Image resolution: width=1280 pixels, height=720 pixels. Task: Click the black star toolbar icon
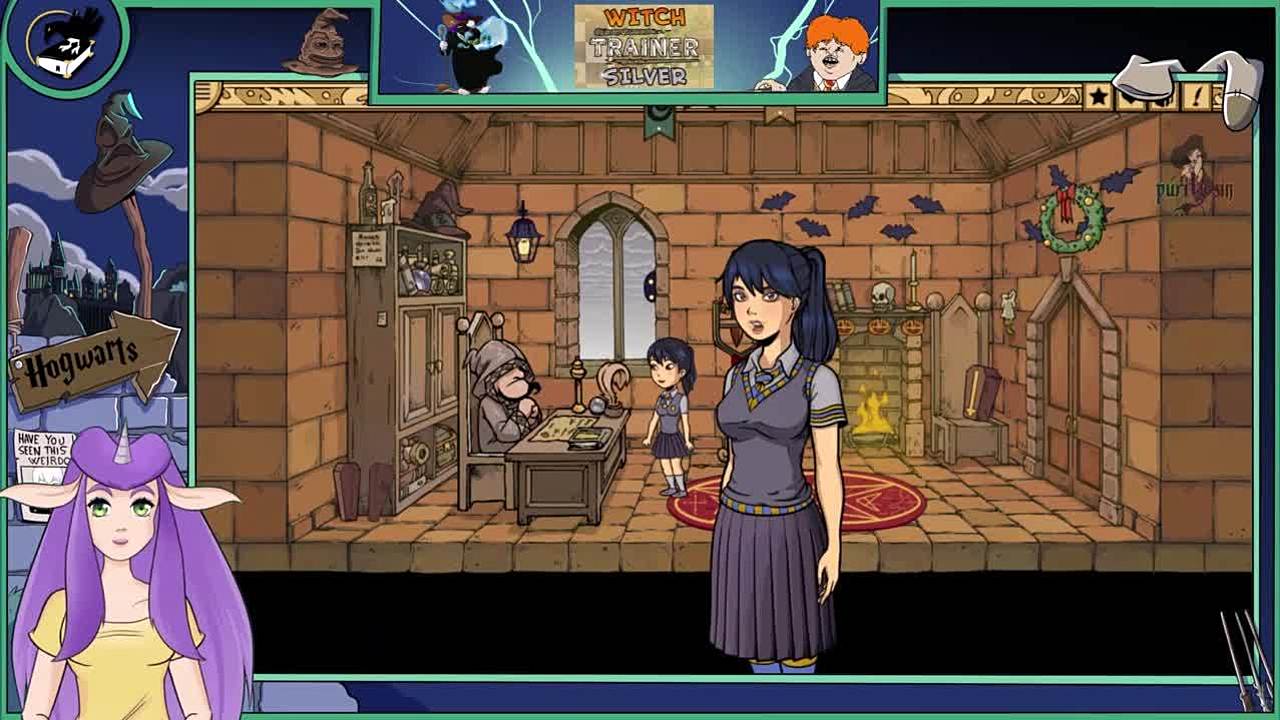(x=1098, y=96)
